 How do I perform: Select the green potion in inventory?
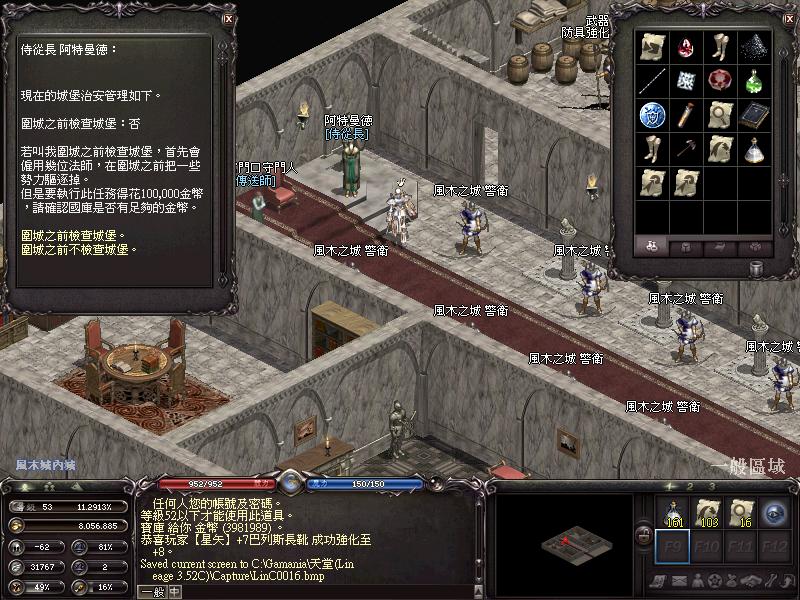753,80
